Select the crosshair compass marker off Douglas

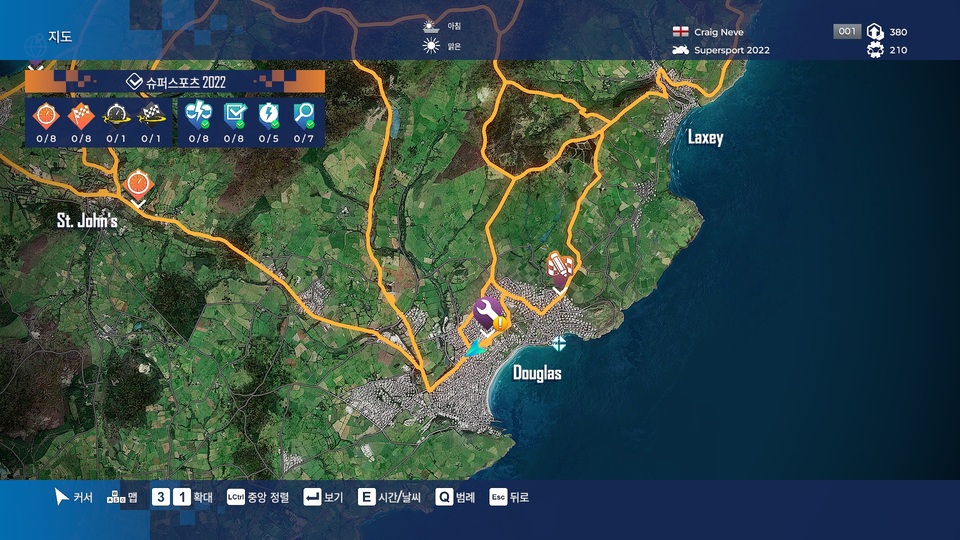pyautogui.click(x=558, y=343)
